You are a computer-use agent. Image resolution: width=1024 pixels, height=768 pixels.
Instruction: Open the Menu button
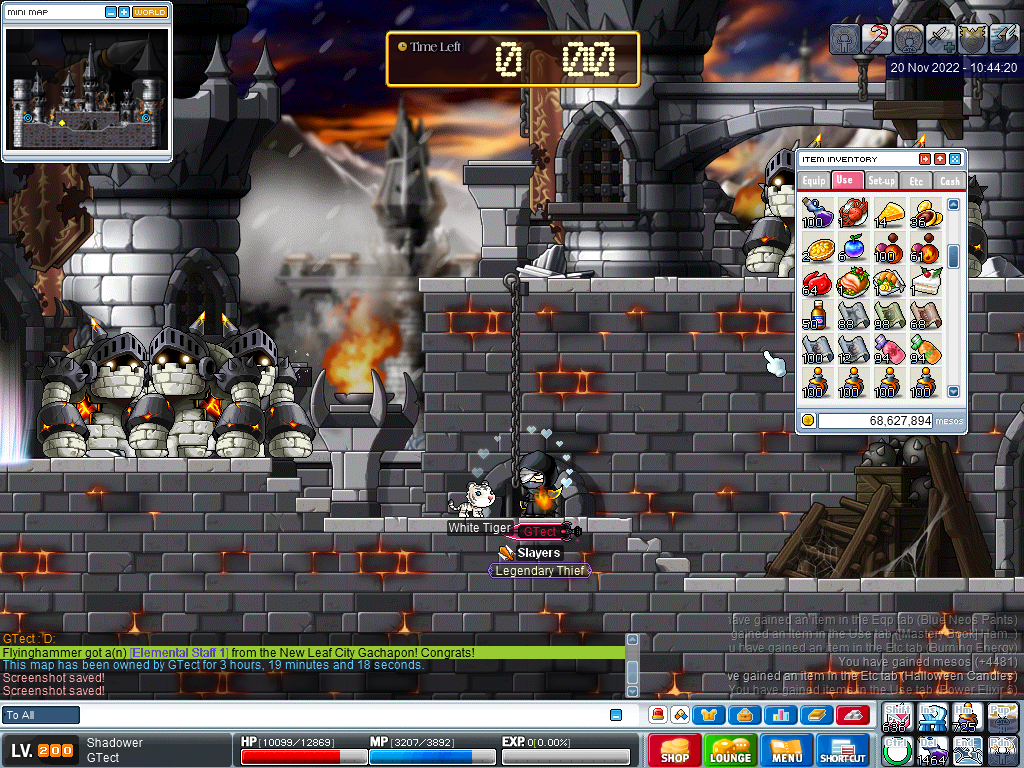point(787,749)
